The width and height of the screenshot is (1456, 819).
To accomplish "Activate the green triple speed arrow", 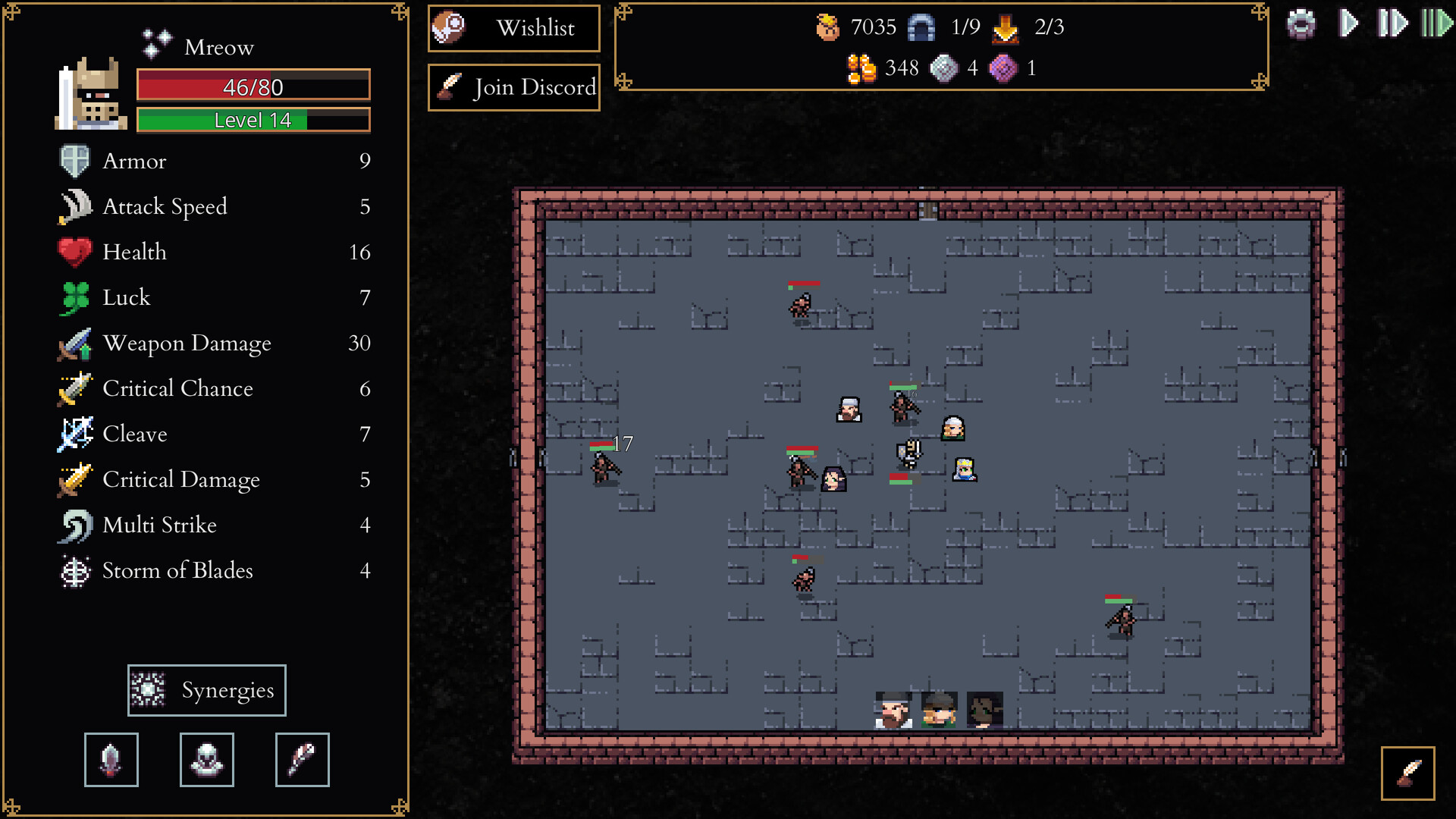I will 1436,24.
